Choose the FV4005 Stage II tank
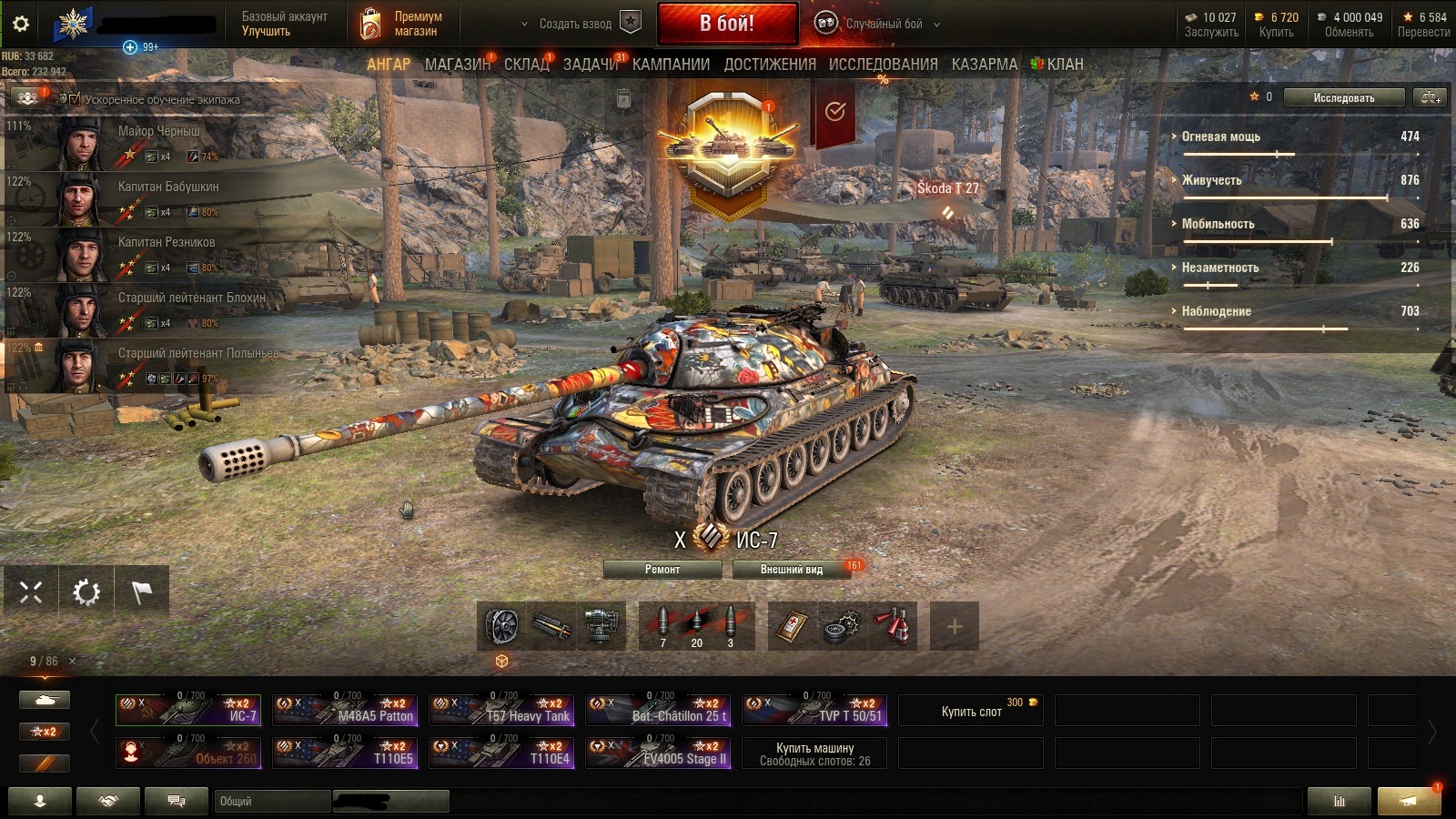Viewport: 1456px width, 819px height. [658, 753]
